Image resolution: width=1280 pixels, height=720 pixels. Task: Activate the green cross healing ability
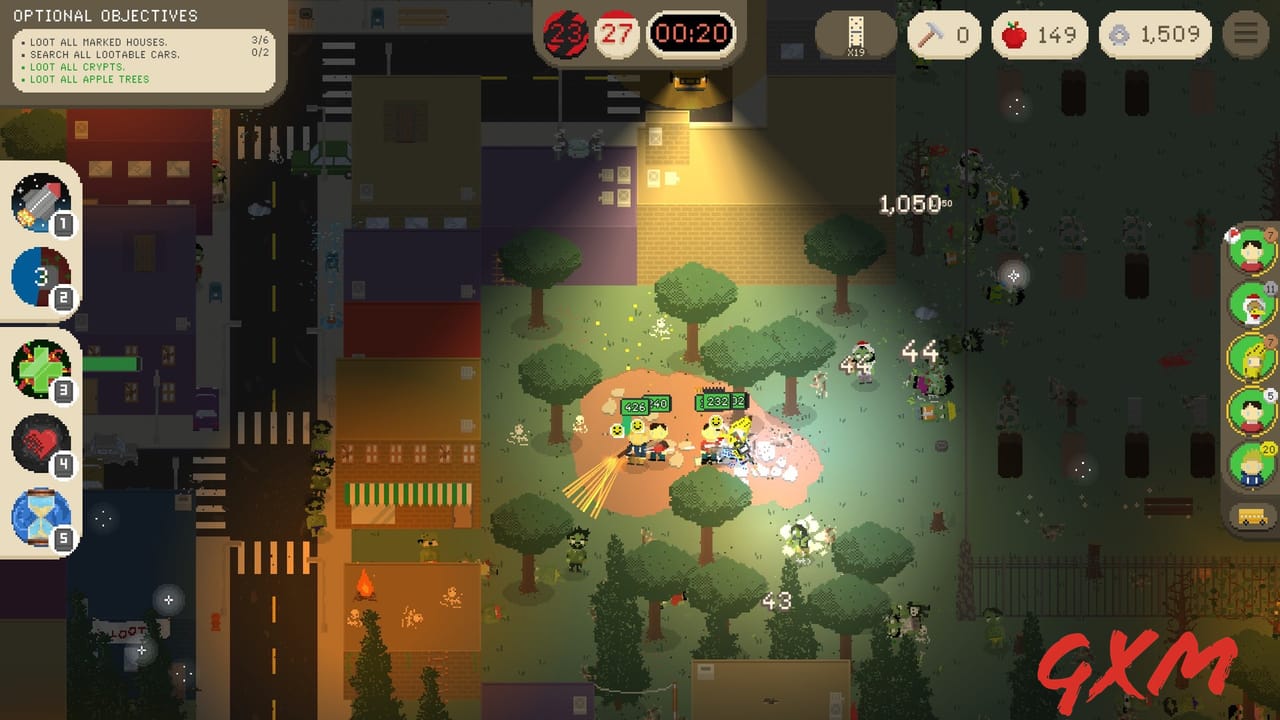(x=40, y=370)
